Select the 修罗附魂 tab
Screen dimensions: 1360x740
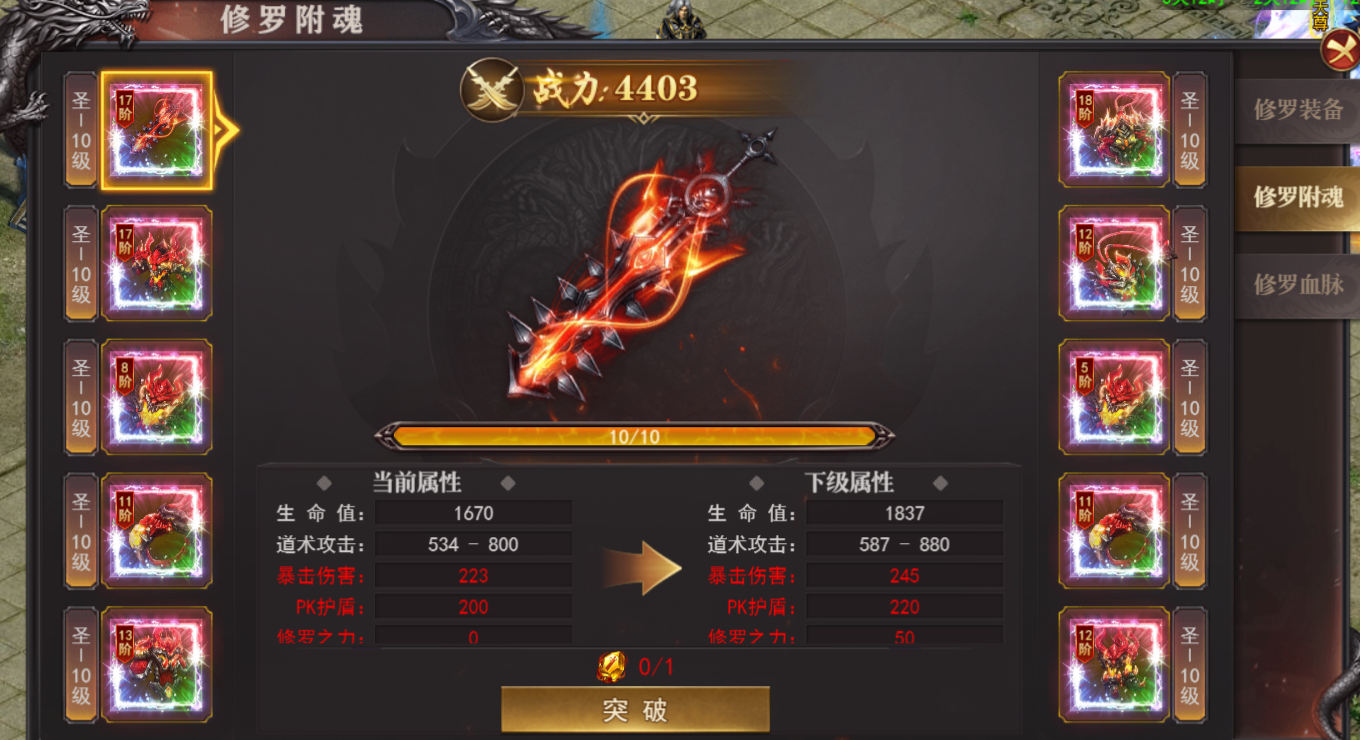[1298, 197]
